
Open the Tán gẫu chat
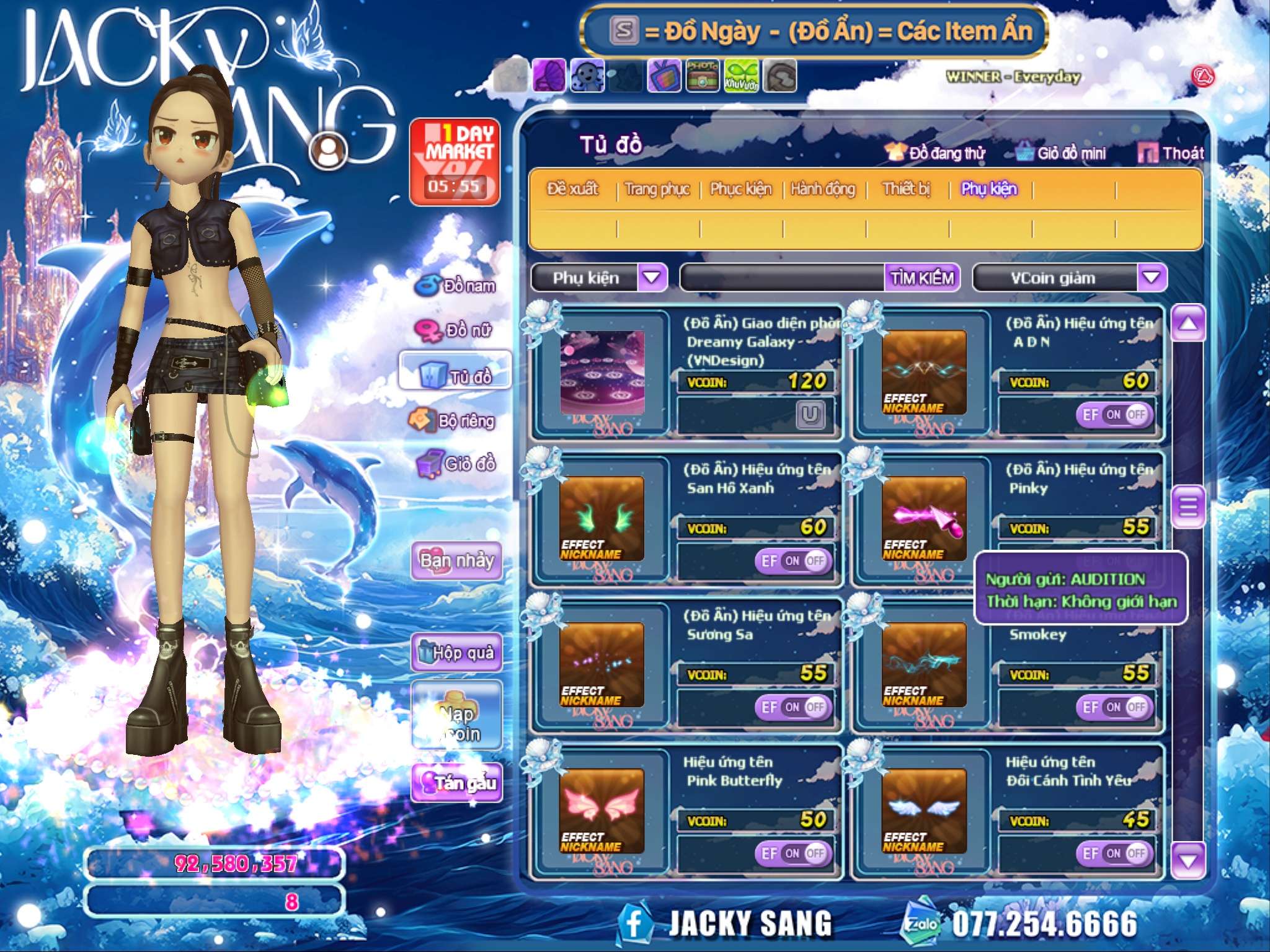point(457,783)
